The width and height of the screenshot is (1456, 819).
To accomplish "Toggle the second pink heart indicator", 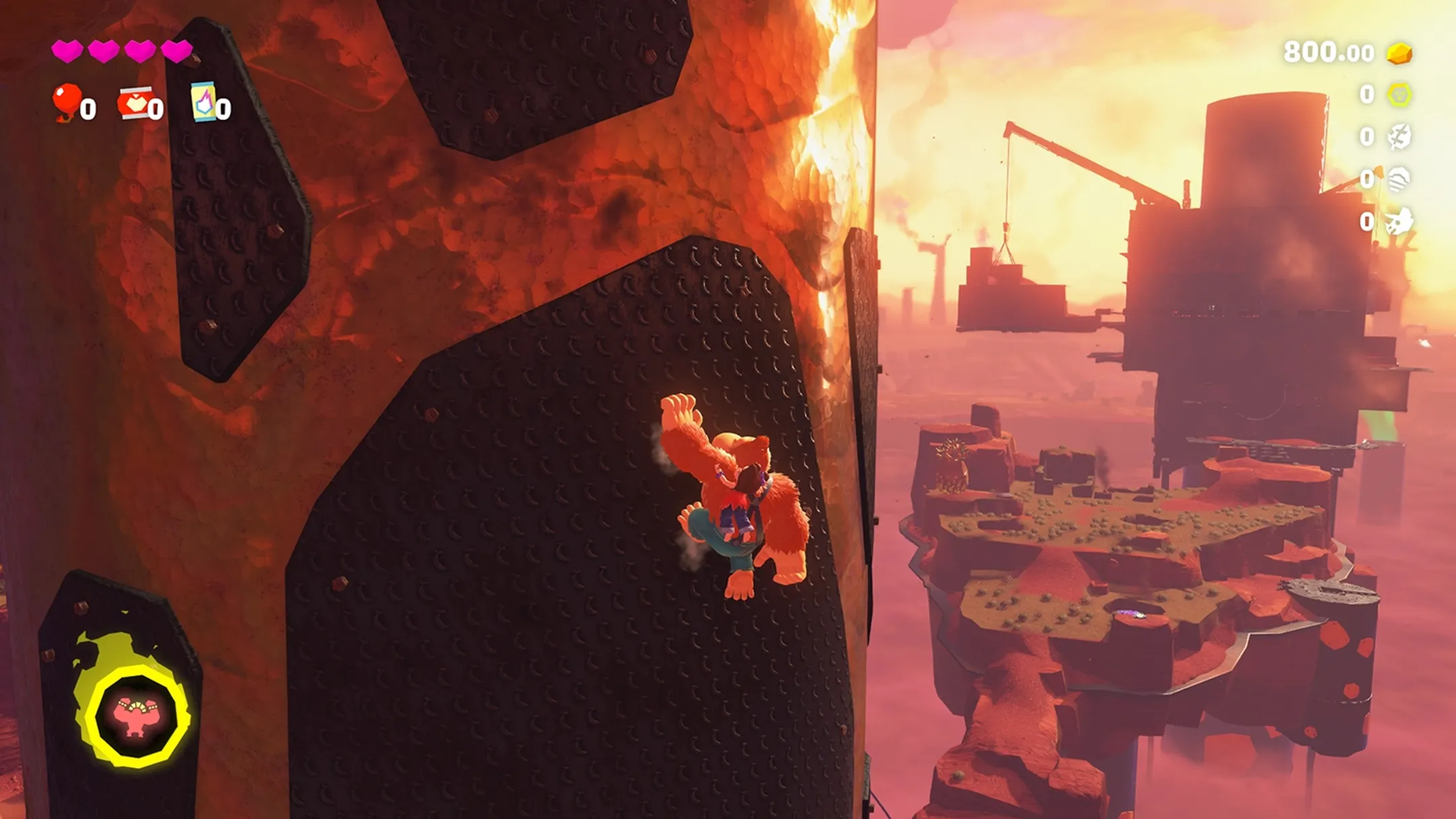I will coord(104,51).
